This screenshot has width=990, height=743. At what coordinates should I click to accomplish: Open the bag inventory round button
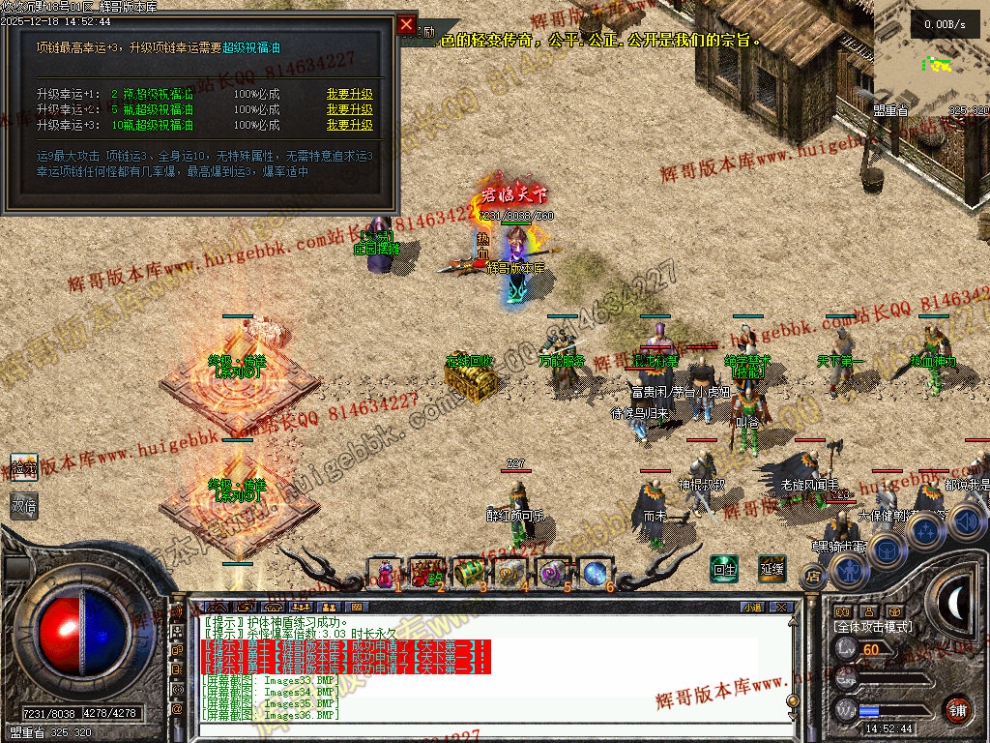tap(888, 549)
